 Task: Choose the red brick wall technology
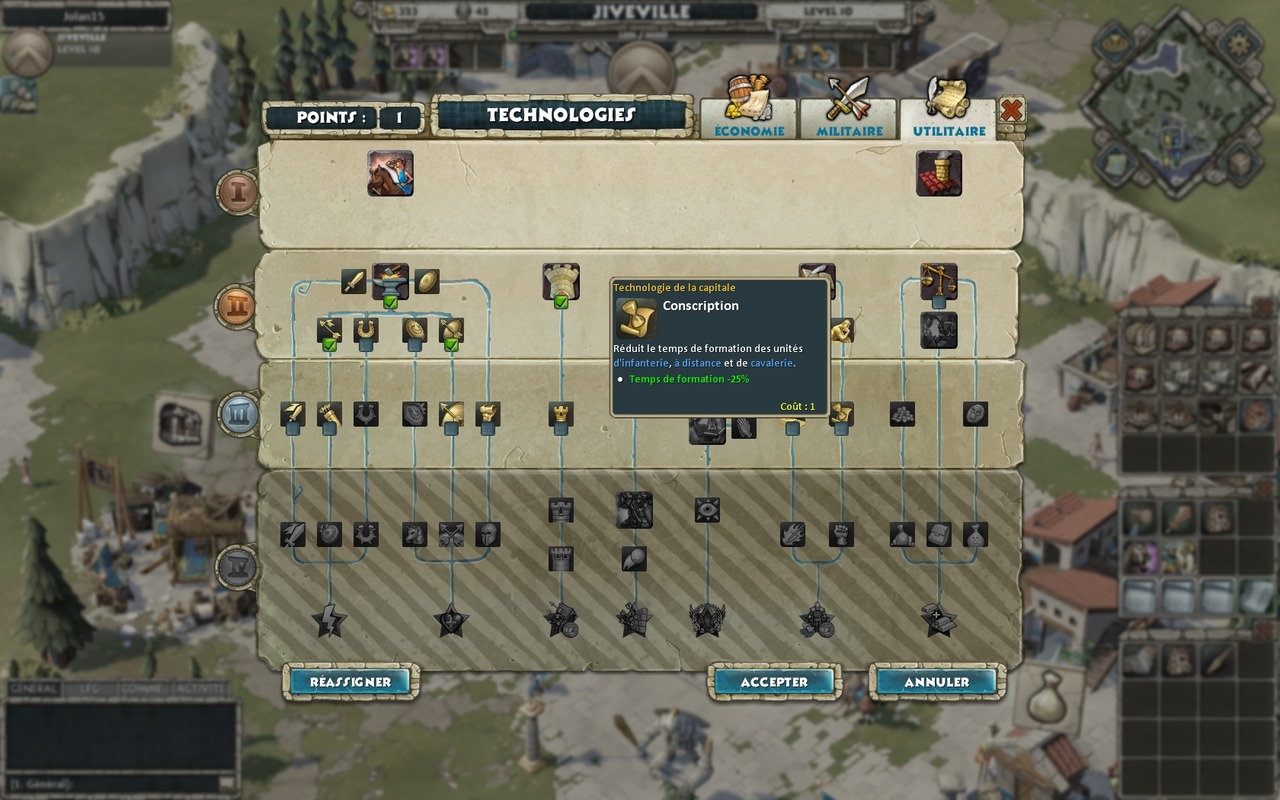tap(939, 173)
